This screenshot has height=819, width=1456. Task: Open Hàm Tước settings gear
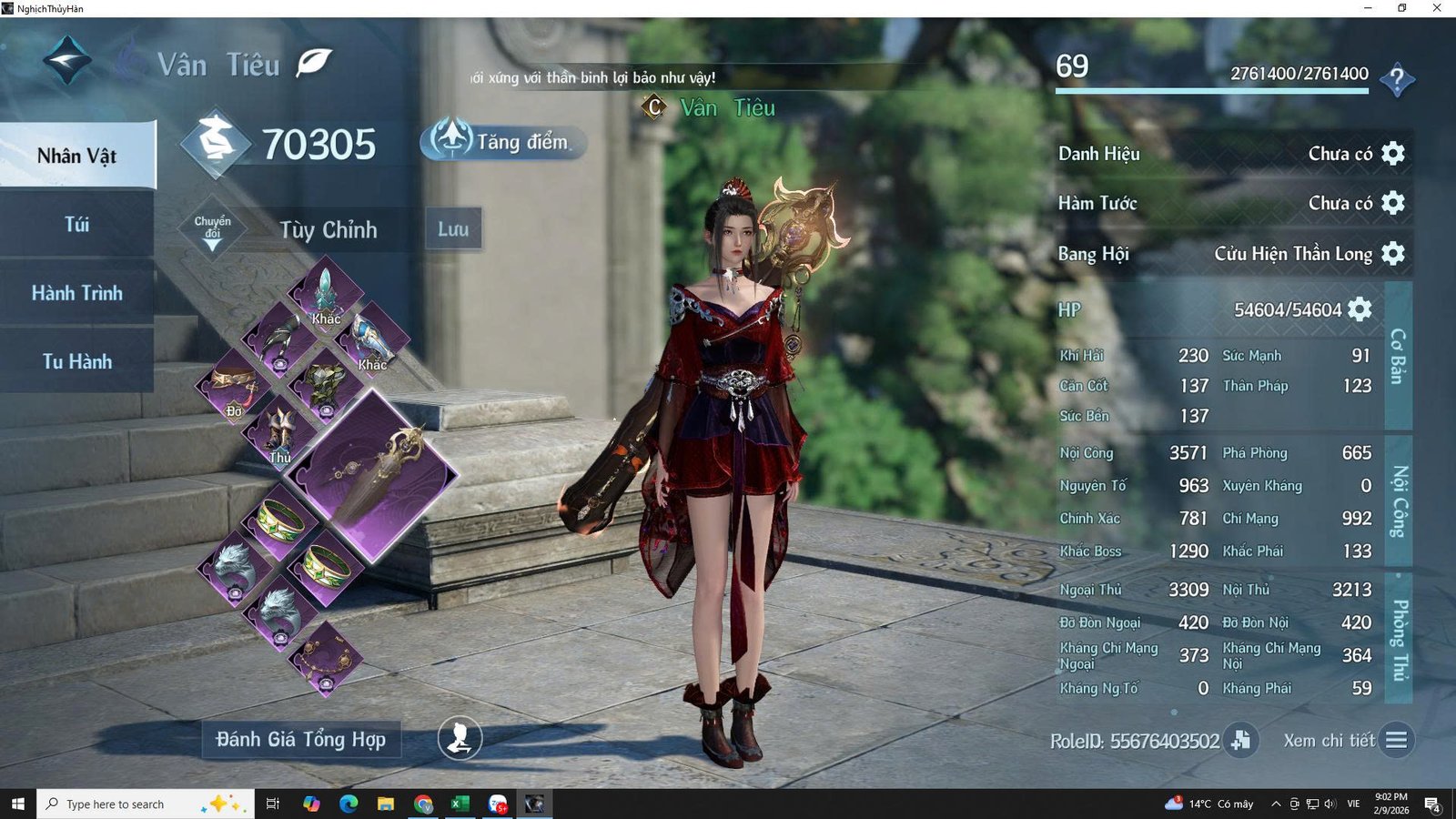pyautogui.click(x=1393, y=202)
